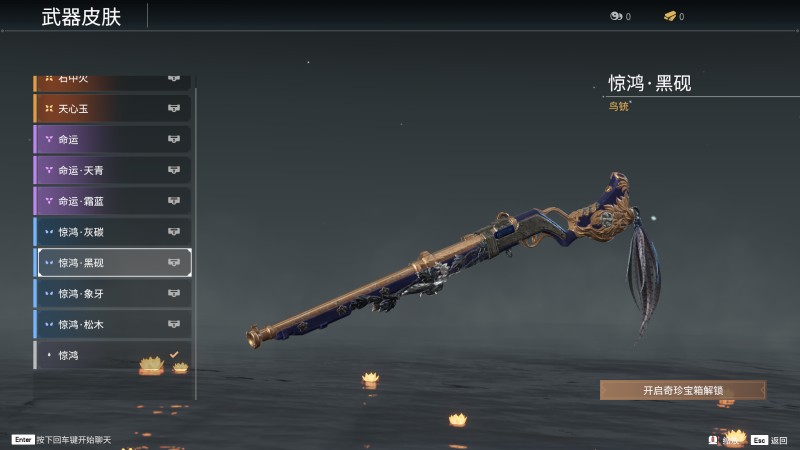Select the 惊鸿·象牙 skin

pos(112,294)
